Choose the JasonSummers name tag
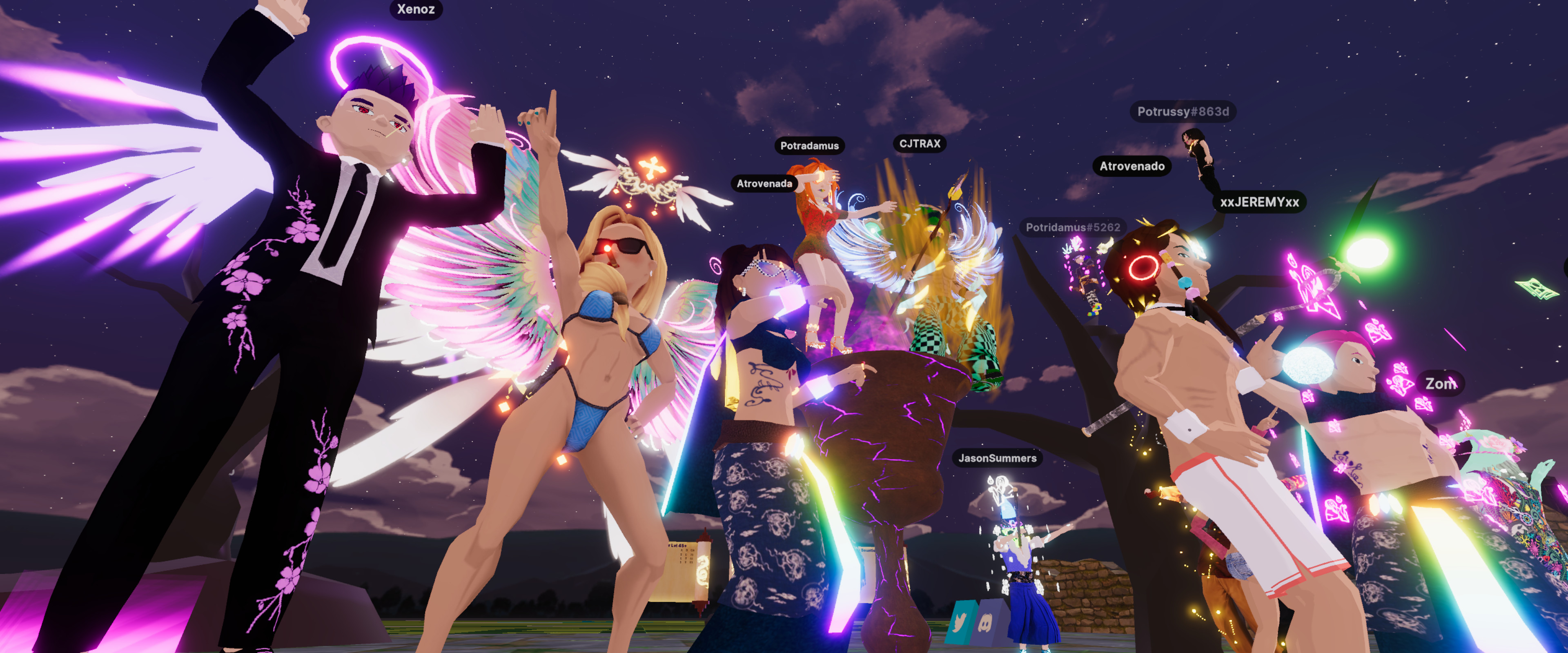 pos(997,458)
